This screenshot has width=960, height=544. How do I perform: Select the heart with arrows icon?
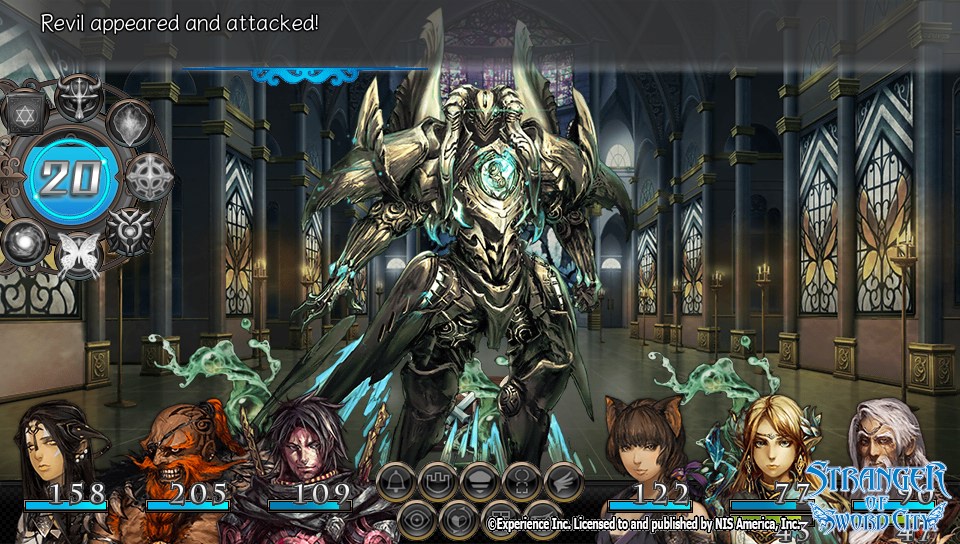pos(459,519)
